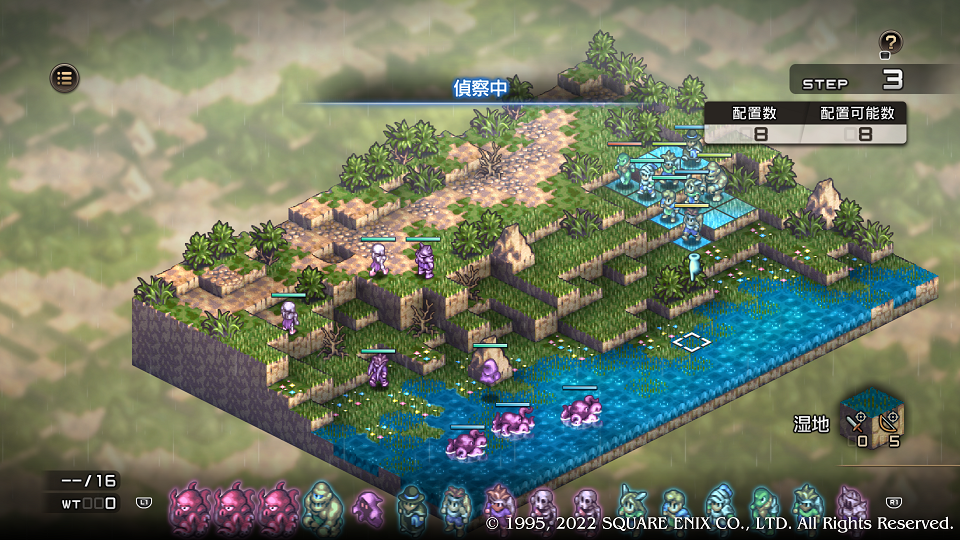Open the list menu icon
Viewport: 960px width, 540px height.
(65, 77)
